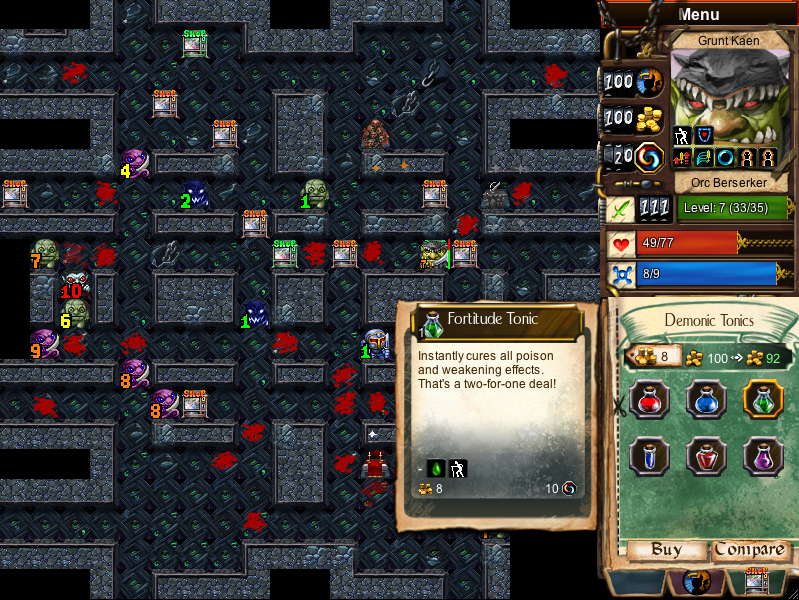The height and width of the screenshot is (600, 799).
Task: Select the green Fortitude Tonic potion
Action: (762, 399)
